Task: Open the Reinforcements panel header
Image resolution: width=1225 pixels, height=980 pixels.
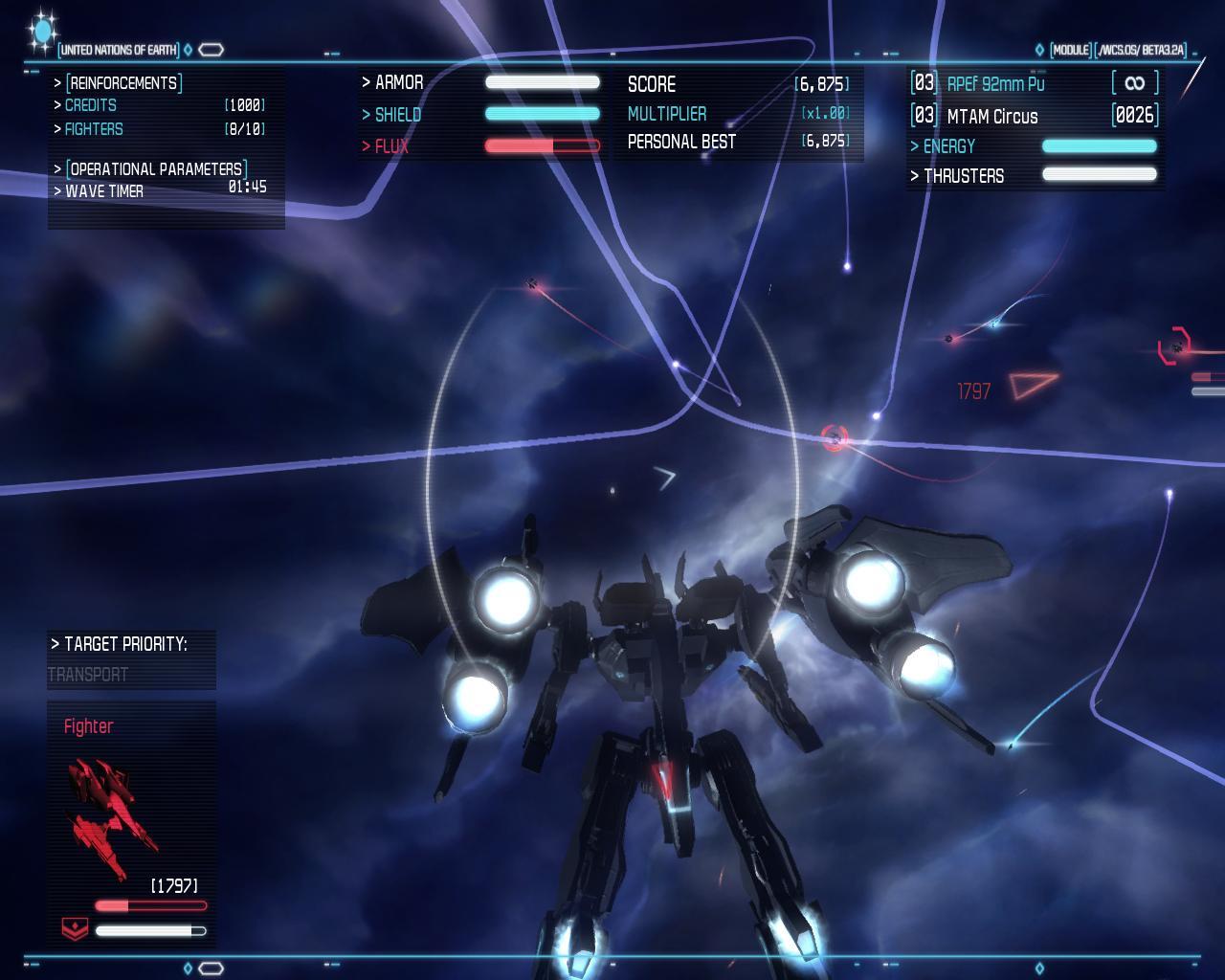Action: coord(123,83)
